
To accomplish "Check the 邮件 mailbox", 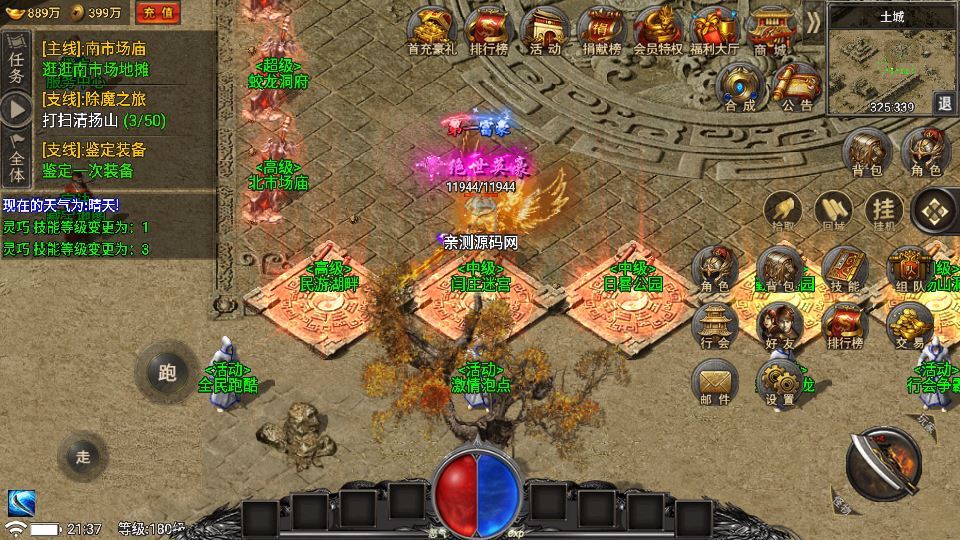I will 715,382.
